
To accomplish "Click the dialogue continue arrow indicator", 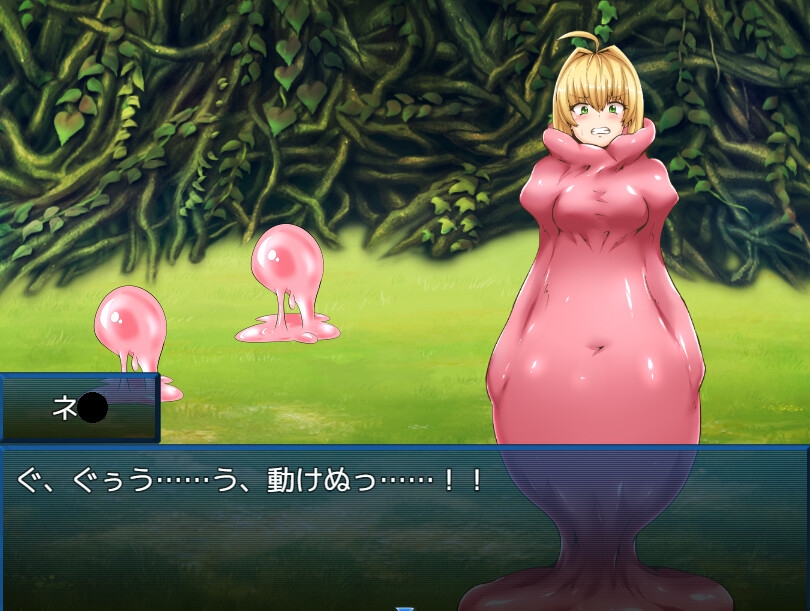I will coord(404,606).
